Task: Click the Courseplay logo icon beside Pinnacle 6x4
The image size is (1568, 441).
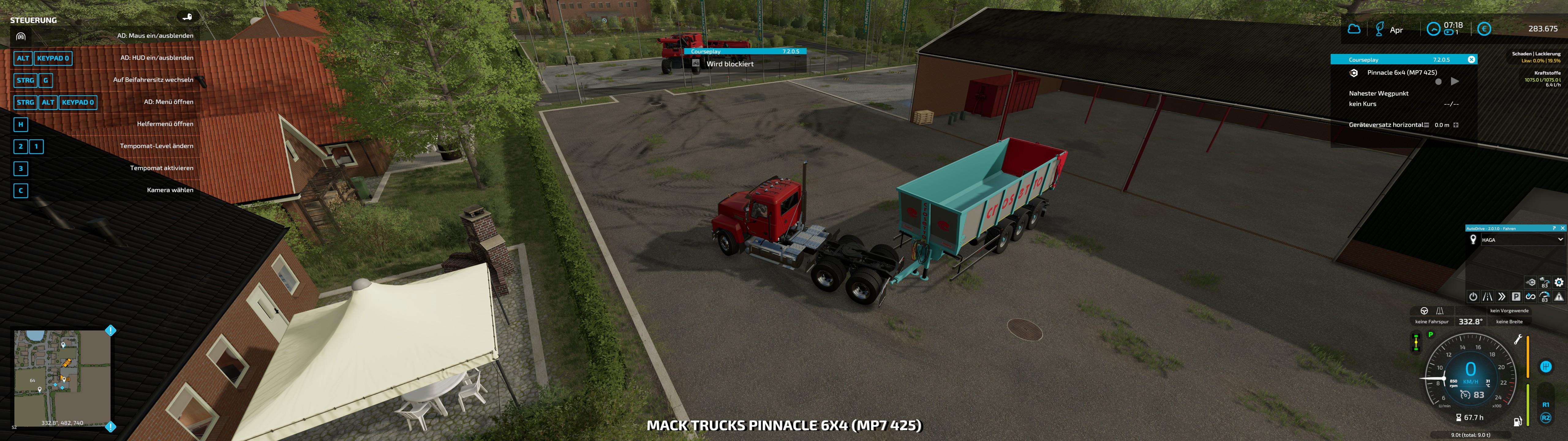Action: tap(1354, 73)
